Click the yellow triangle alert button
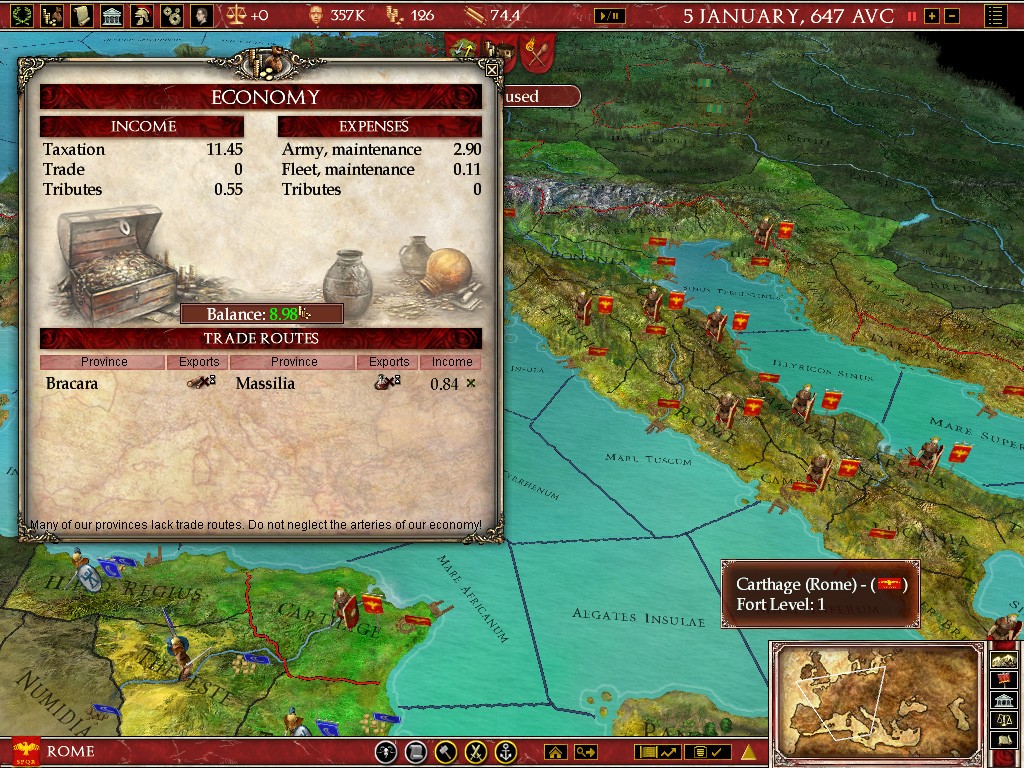Image resolution: width=1024 pixels, height=768 pixels. click(748, 752)
